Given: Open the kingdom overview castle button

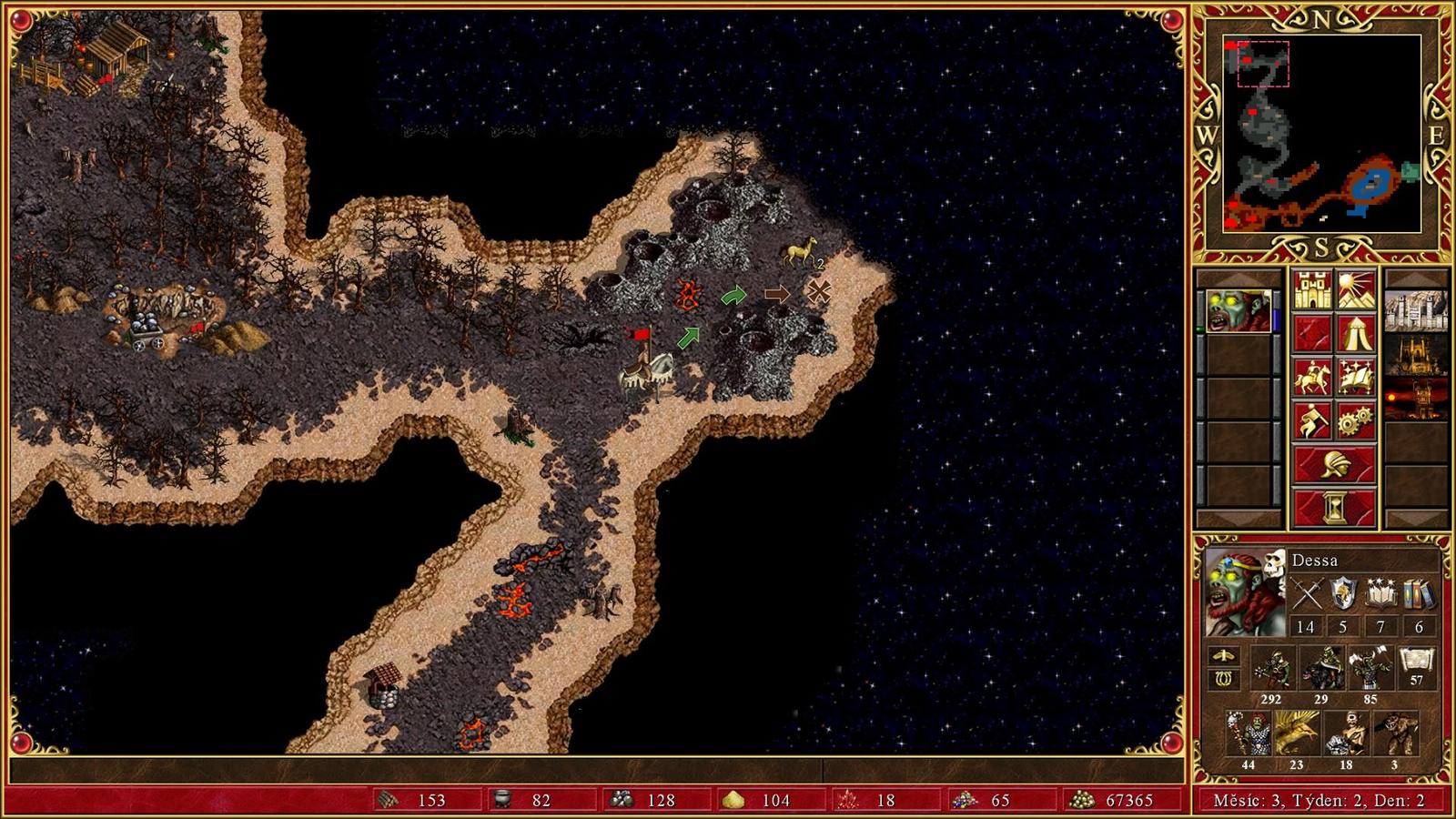Looking at the screenshot, I should click(x=1311, y=289).
